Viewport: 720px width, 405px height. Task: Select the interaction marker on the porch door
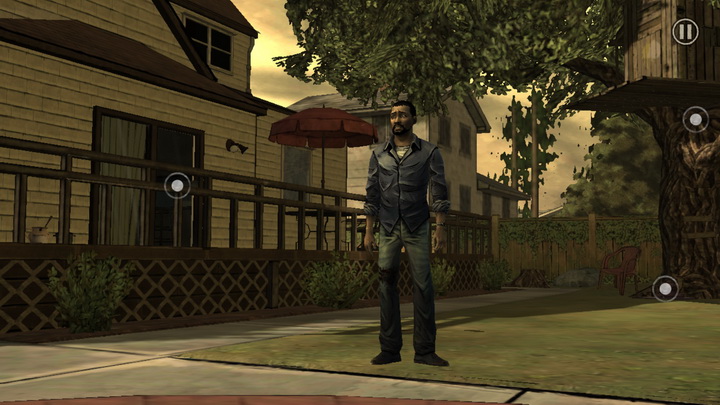pos(177,185)
